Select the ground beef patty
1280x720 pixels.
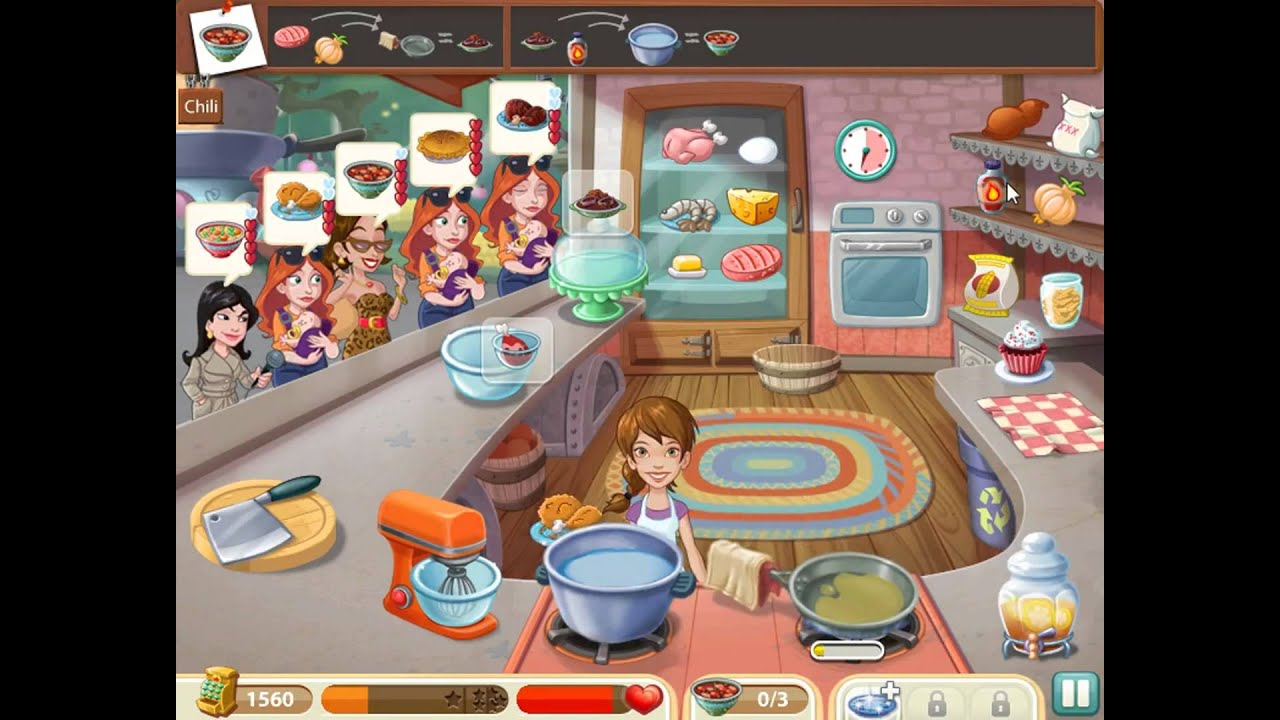coord(751,263)
